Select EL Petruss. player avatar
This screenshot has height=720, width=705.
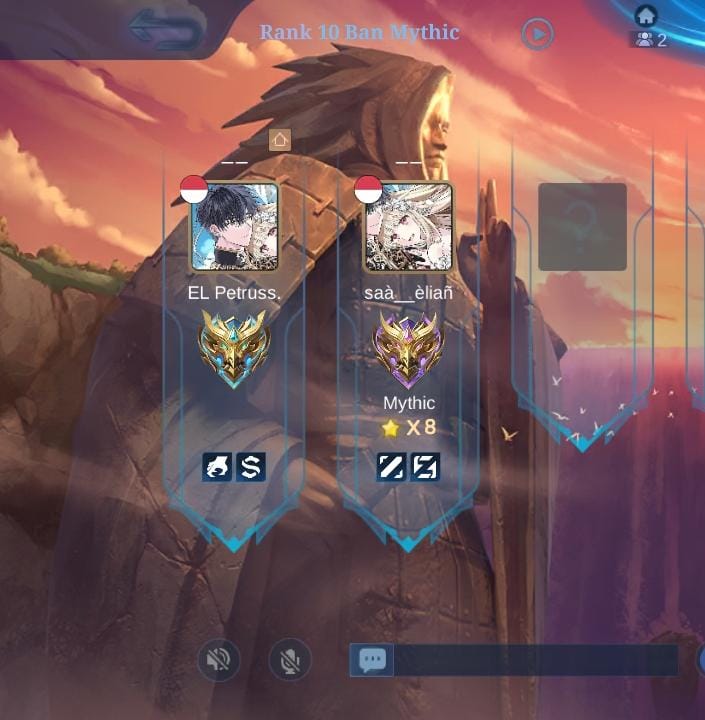tap(235, 227)
